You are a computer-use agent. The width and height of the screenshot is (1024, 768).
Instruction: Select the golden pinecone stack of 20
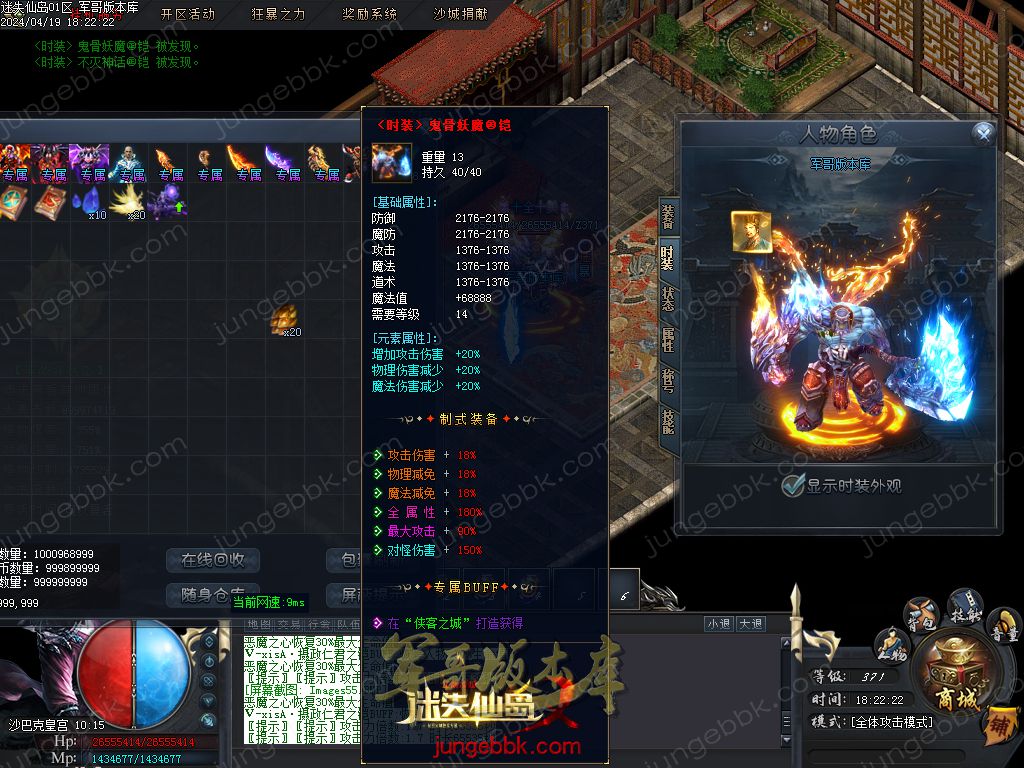(284, 320)
